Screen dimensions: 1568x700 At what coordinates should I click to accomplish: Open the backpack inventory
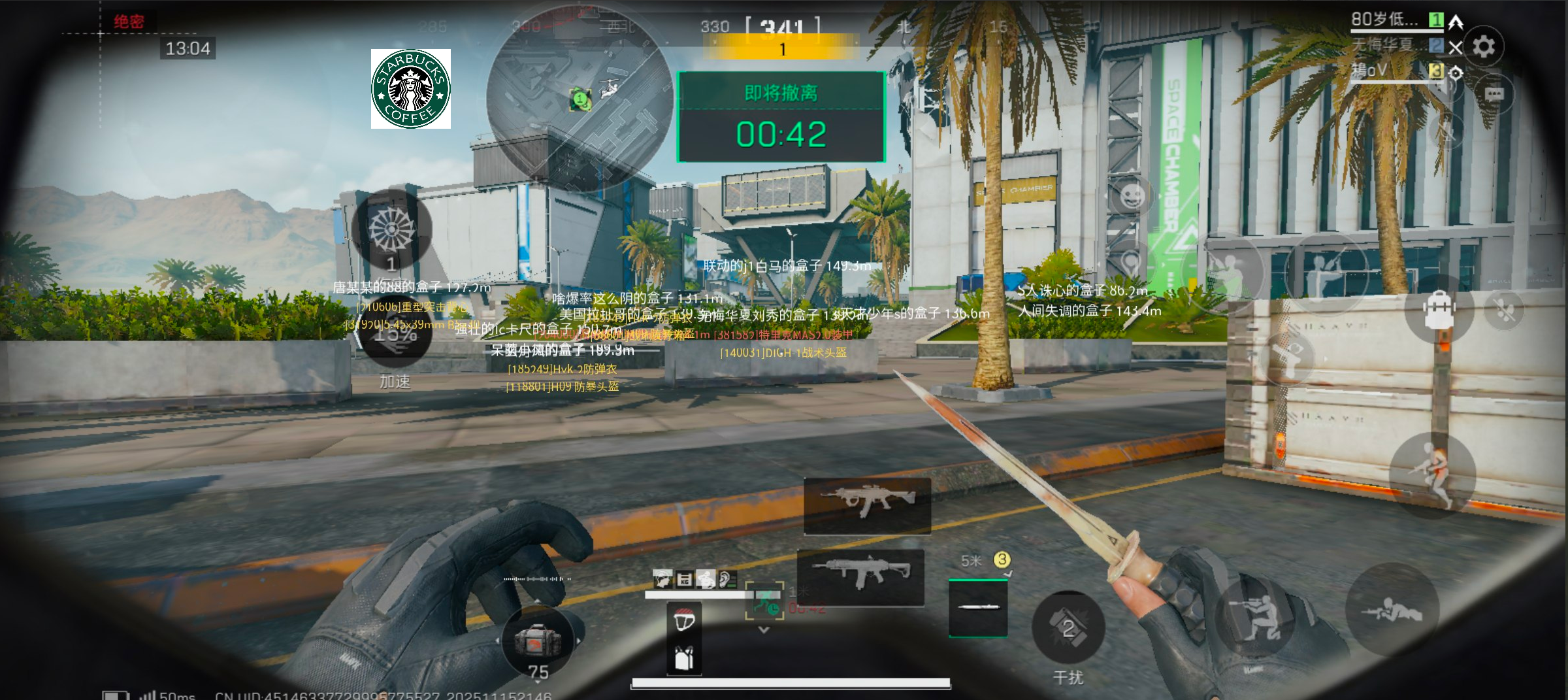pyautogui.click(x=1439, y=309)
